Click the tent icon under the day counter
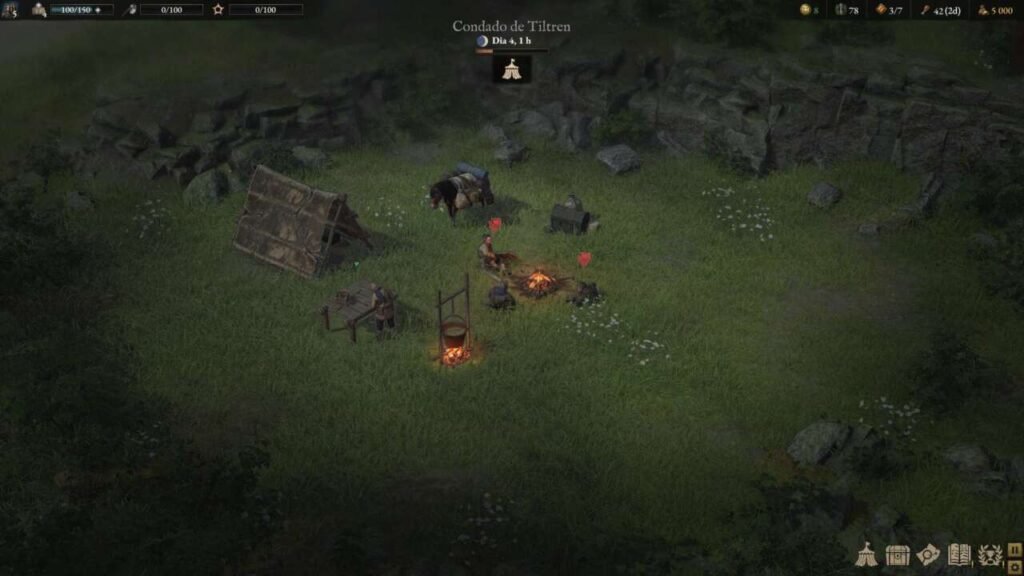The height and width of the screenshot is (576, 1024). click(x=511, y=68)
